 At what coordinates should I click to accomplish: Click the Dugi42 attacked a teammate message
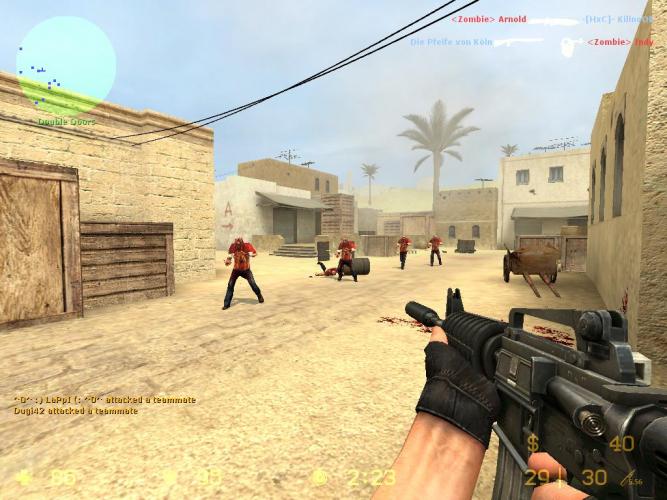(76, 411)
